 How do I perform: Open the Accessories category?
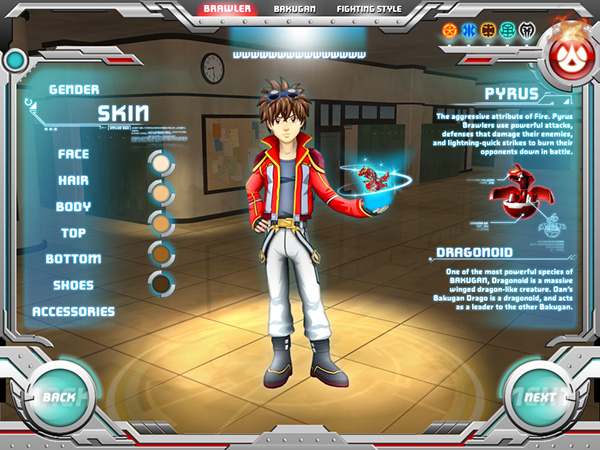tap(73, 310)
